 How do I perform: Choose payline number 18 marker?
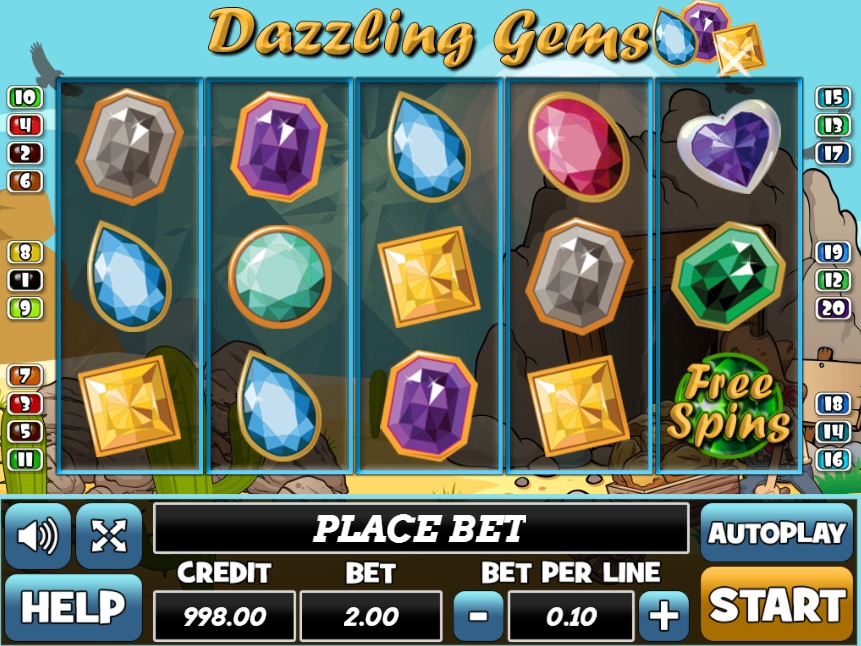click(832, 404)
